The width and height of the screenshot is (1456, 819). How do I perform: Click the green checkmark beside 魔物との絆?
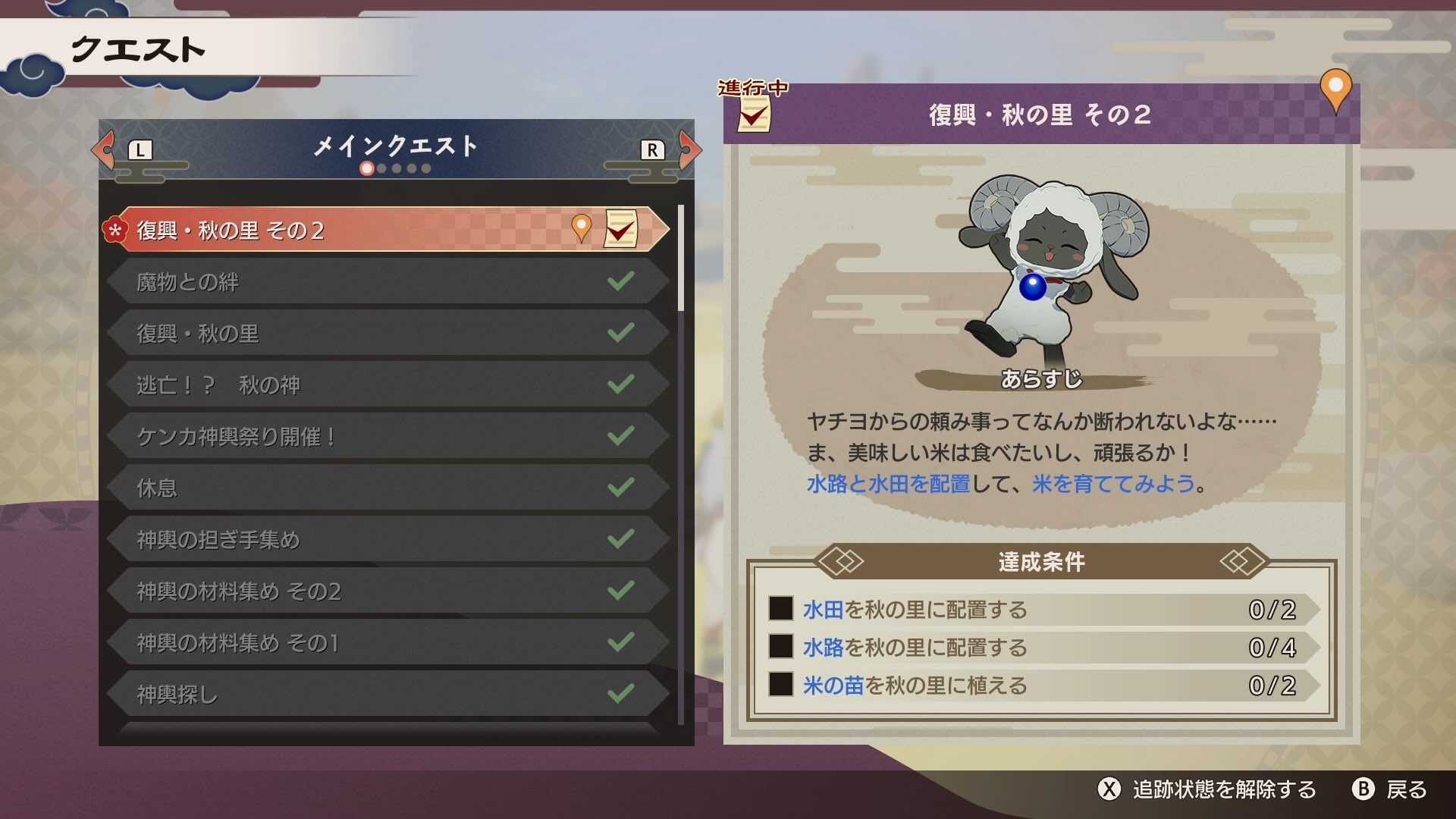[x=622, y=281]
